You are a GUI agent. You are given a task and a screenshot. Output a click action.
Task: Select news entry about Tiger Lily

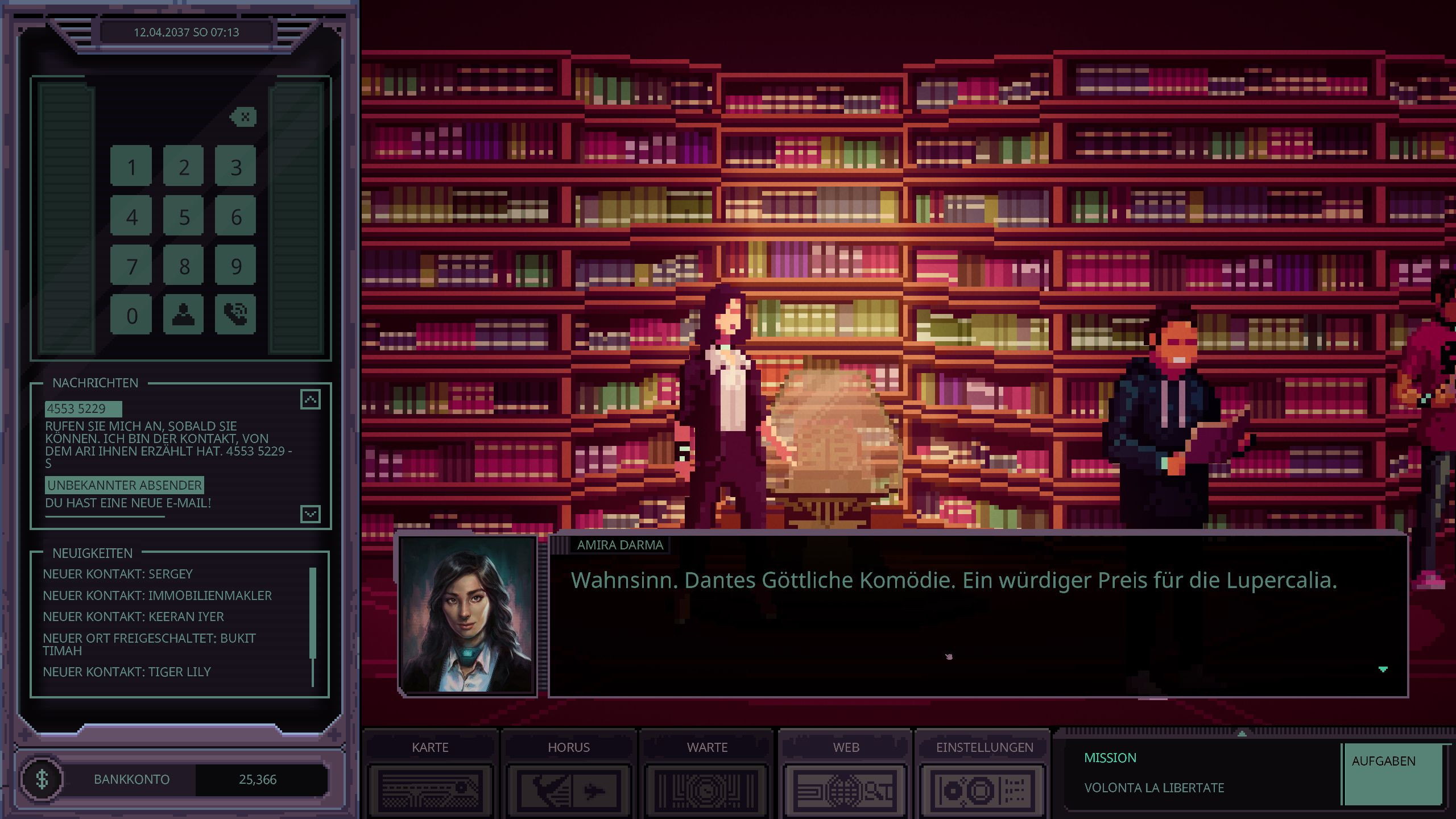(x=127, y=672)
